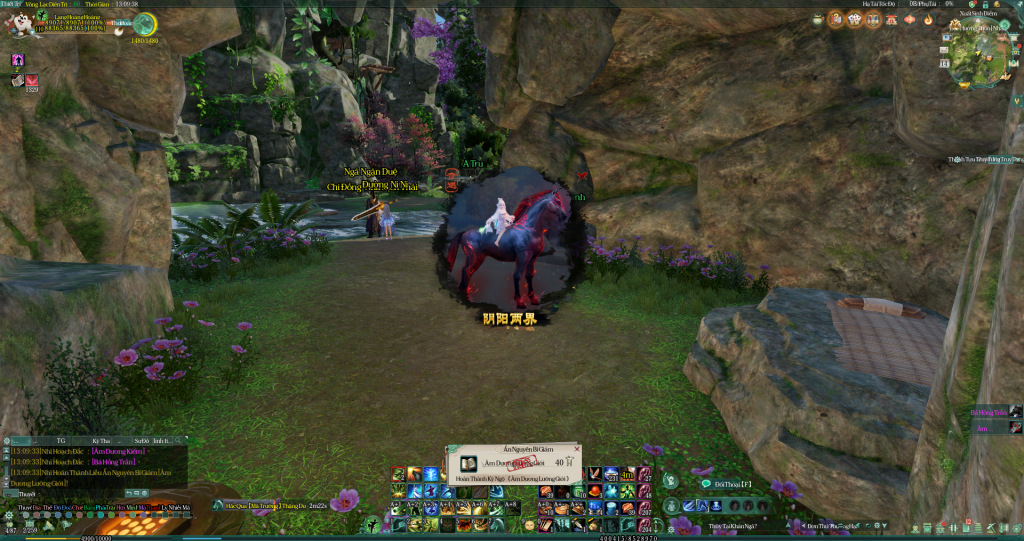Image resolution: width=1024 pixels, height=541 pixels.
Task: Click the Ly Nhiếu Mã status label
Action: [x=176, y=508]
